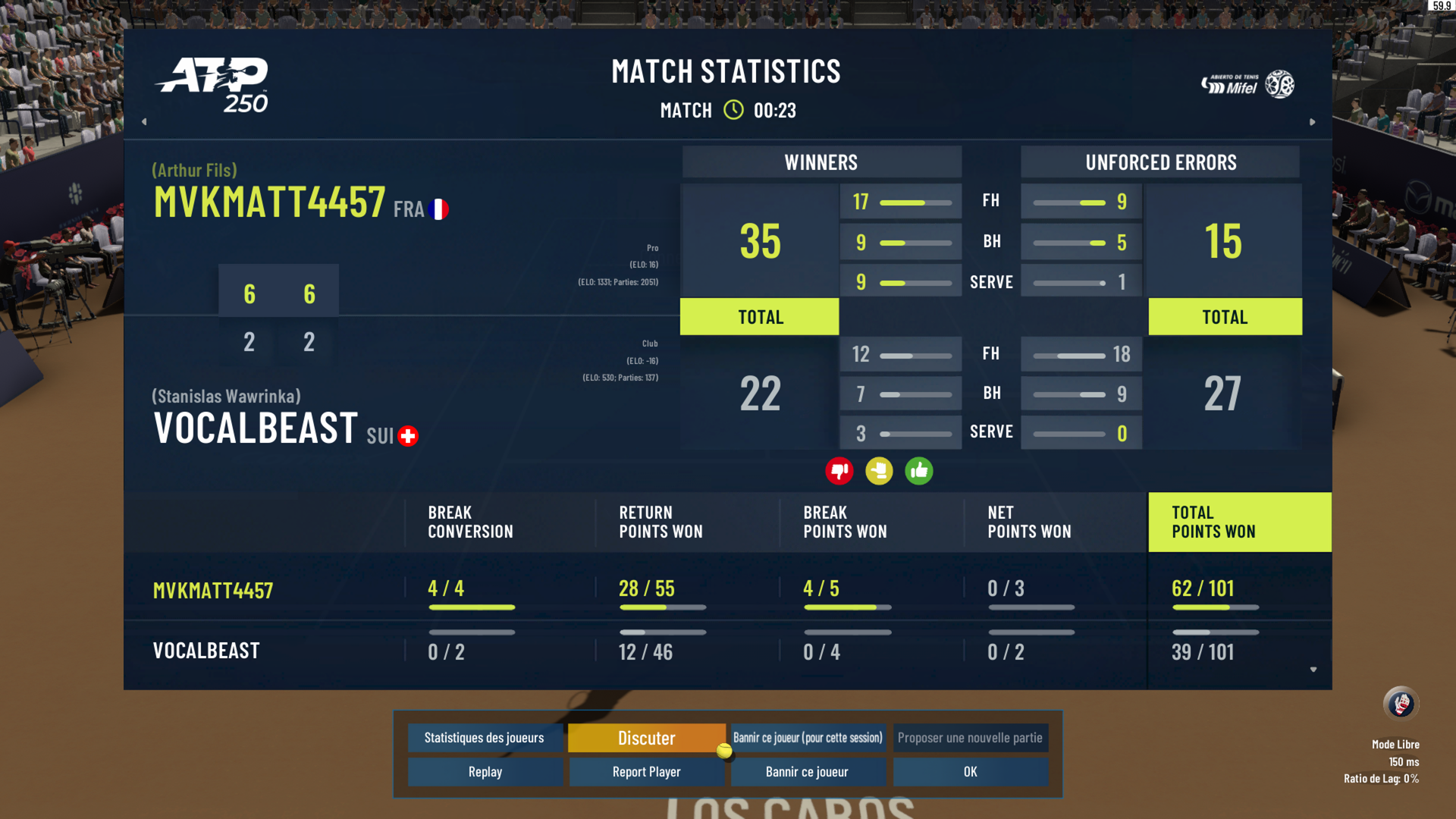Choose Bannir ce joueur
Screen dimensions: 1456x819
coord(808,772)
